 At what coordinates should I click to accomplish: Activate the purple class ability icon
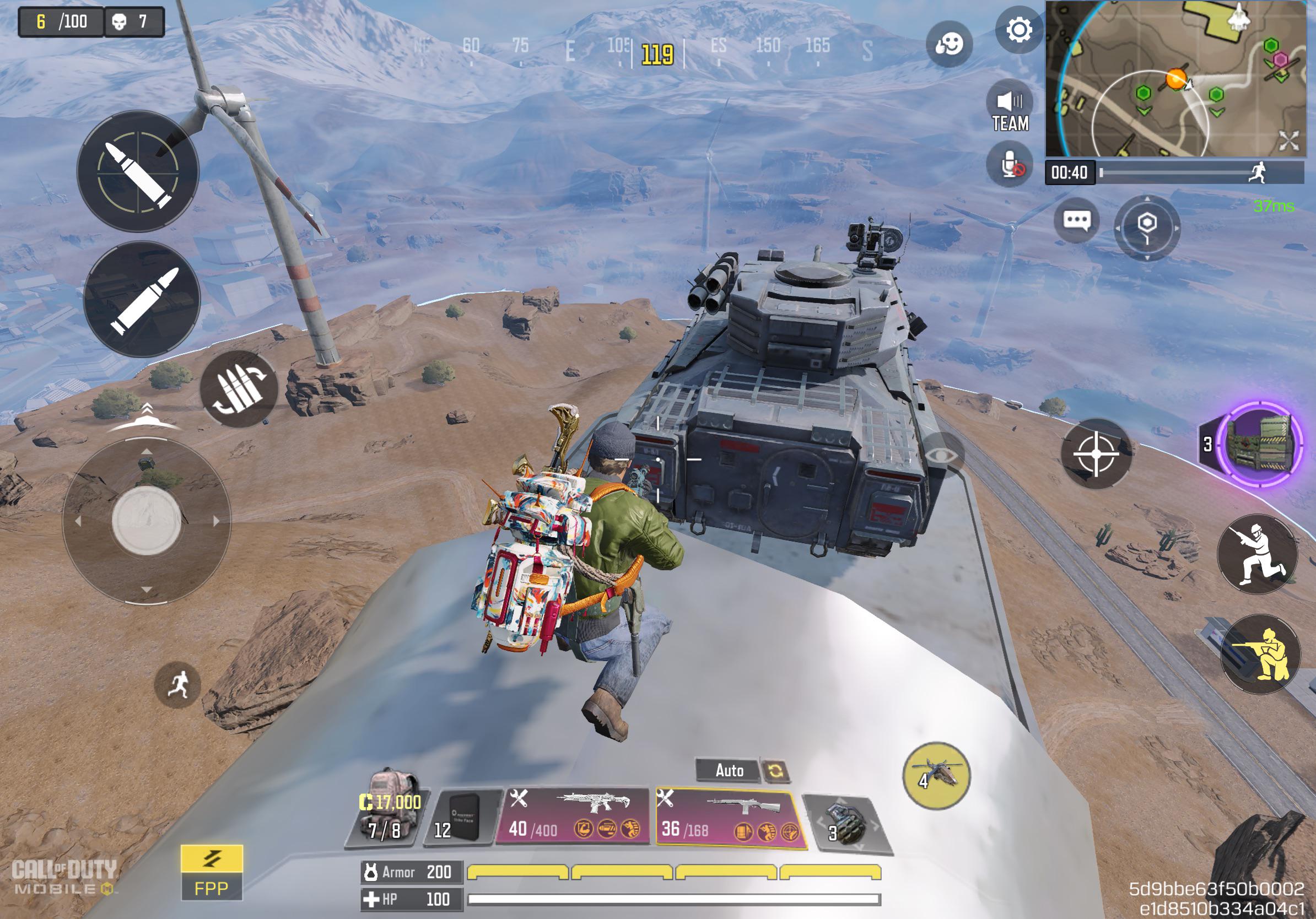(1259, 445)
